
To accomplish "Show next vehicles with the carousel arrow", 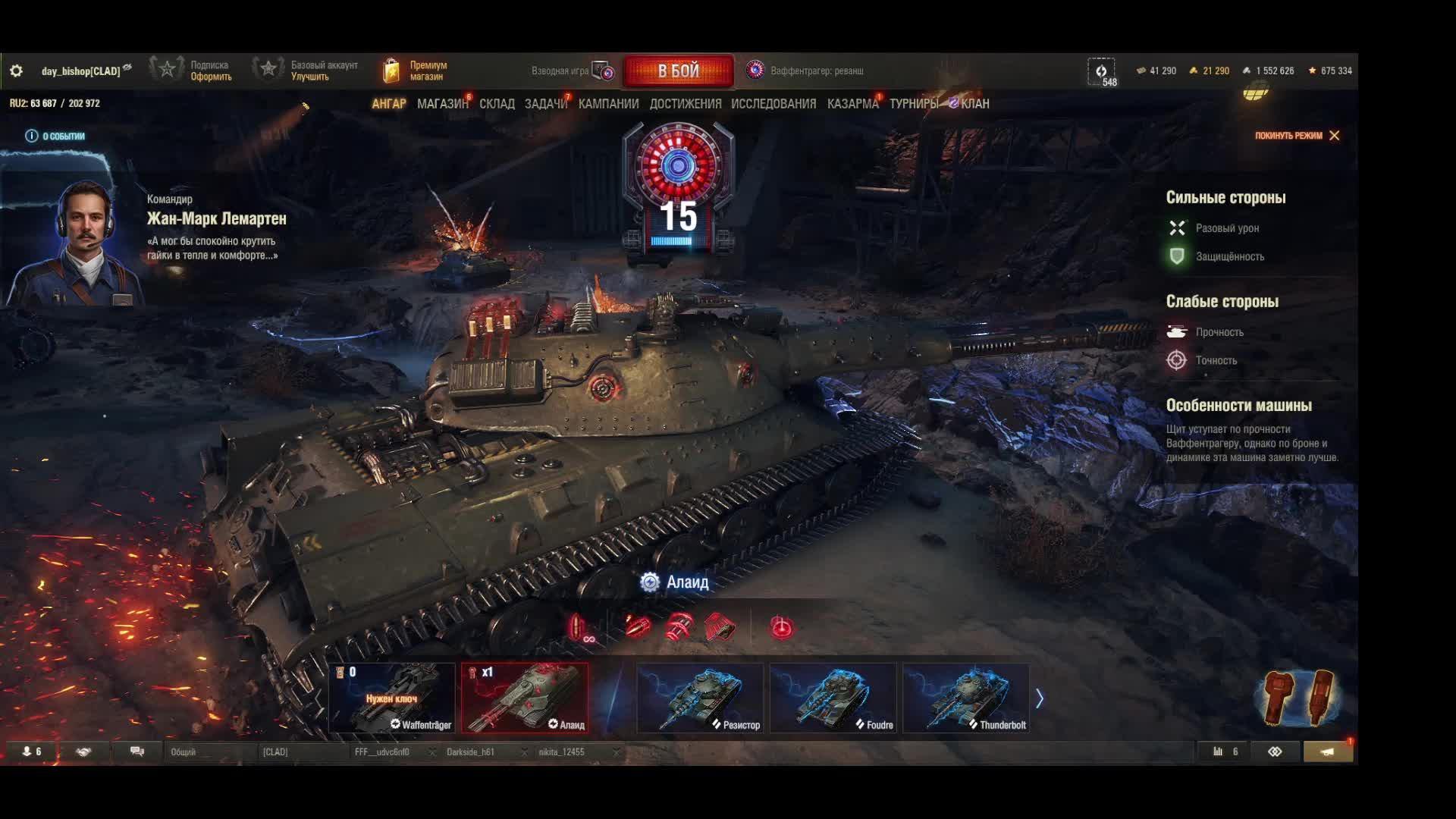I will click(1040, 698).
